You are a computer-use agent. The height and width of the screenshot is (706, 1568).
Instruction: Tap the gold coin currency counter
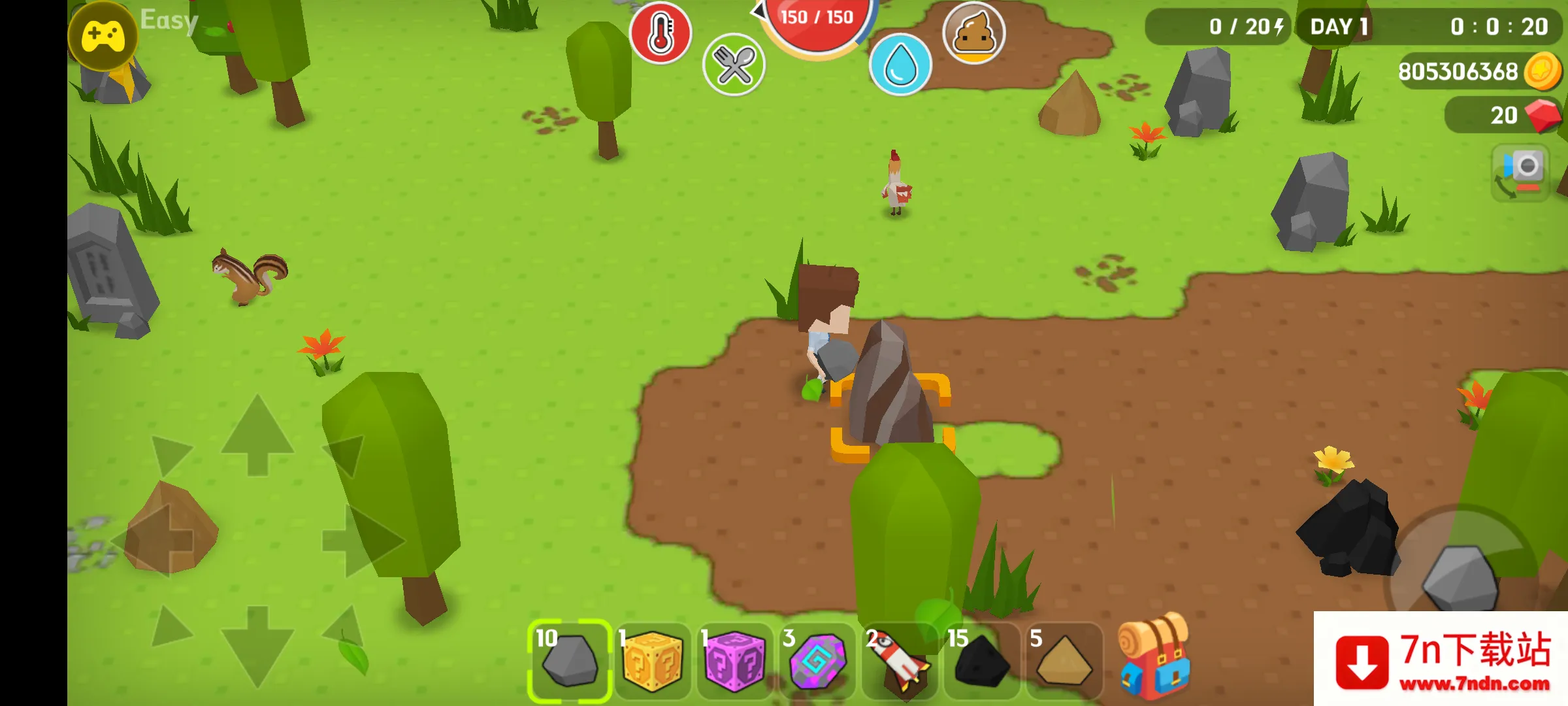pyautogui.click(x=1478, y=71)
